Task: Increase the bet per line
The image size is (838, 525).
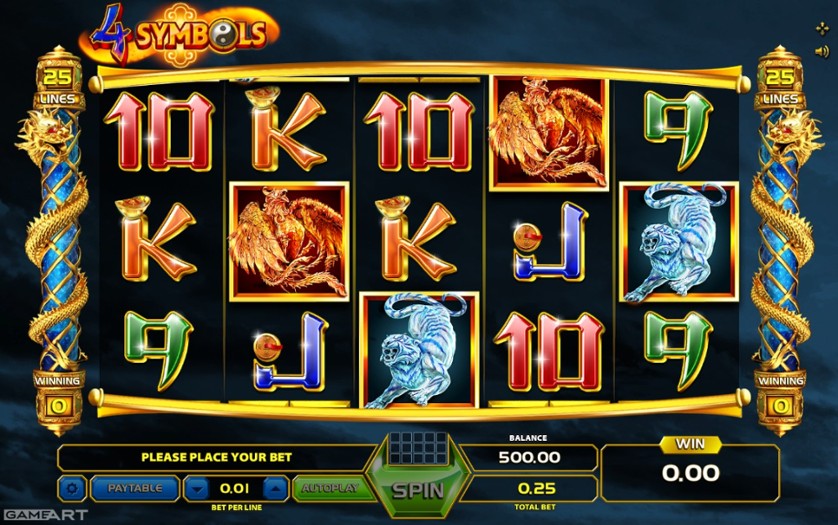Action: (x=276, y=489)
